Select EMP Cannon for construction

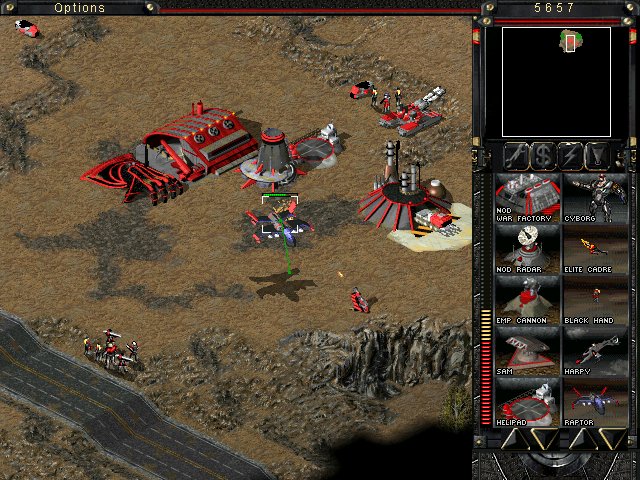527,301
